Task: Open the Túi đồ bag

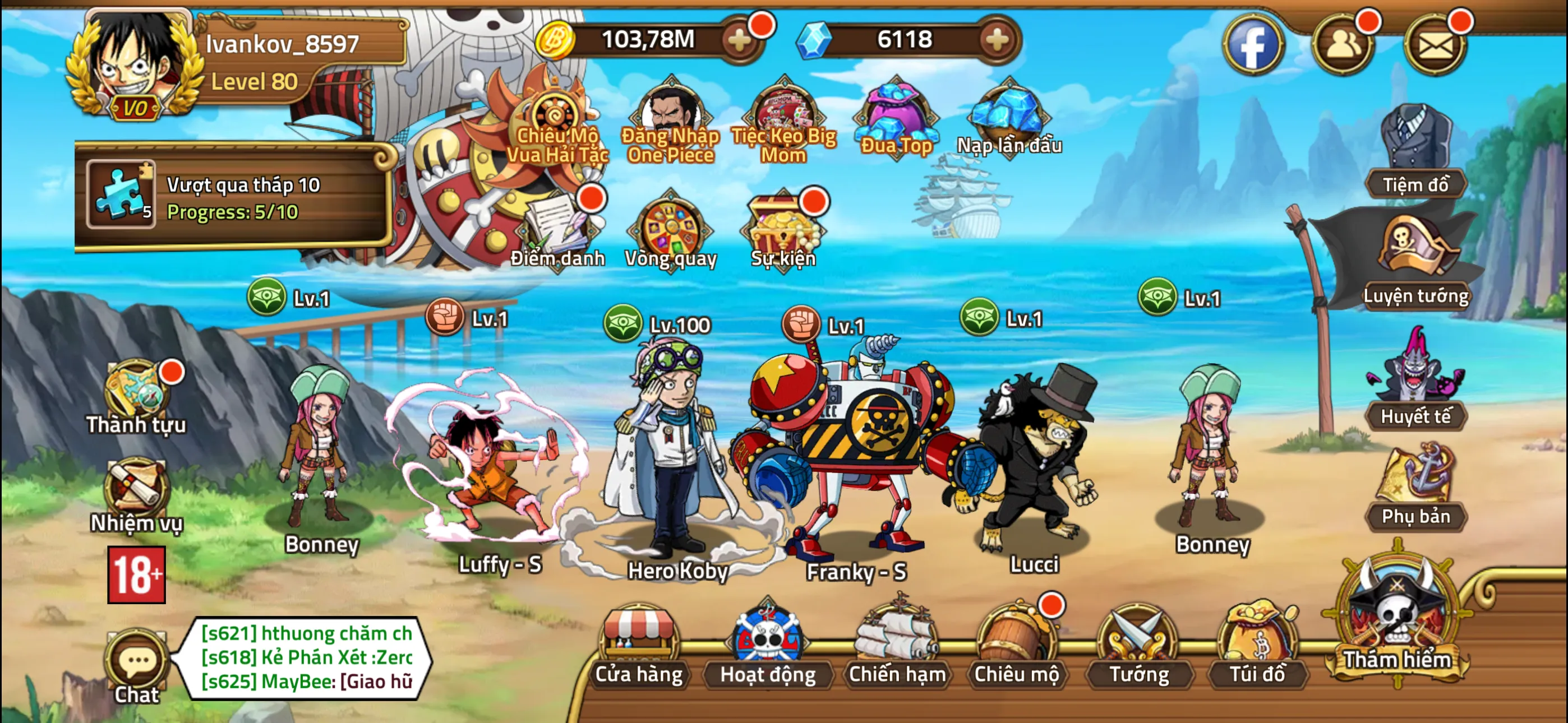Action: tap(1257, 646)
